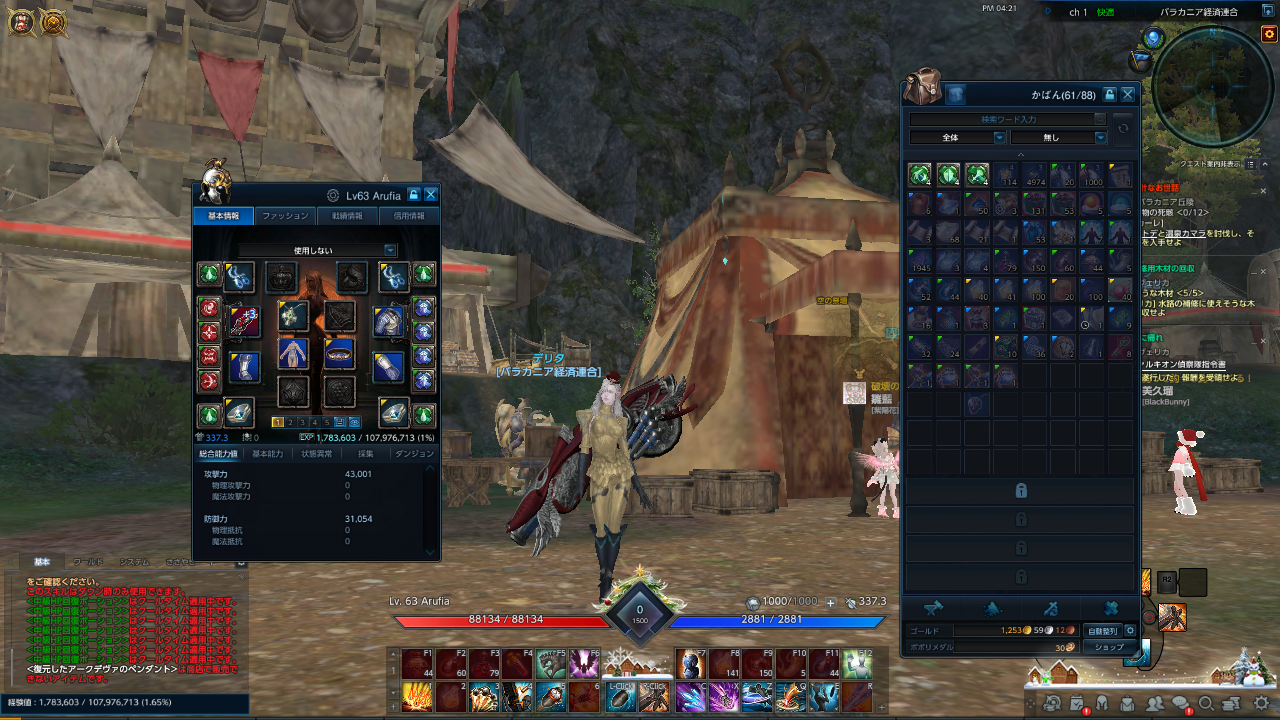1280x720 pixels.
Task: Toggle the padlock on the かばん inventory window
Action: click(1110, 95)
